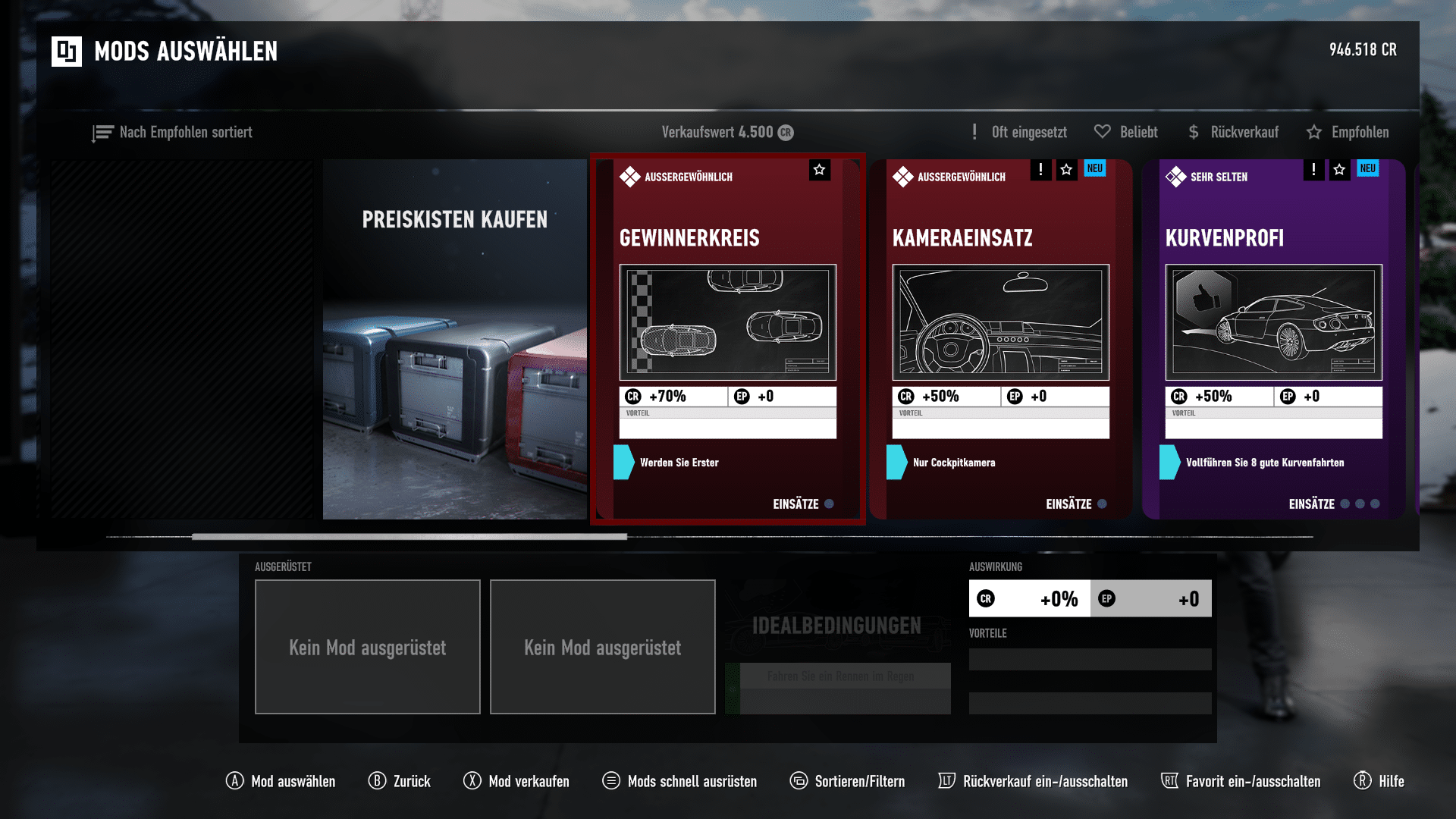Toggle 'Favorit ein-/ausschalten'

pos(1241,781)
